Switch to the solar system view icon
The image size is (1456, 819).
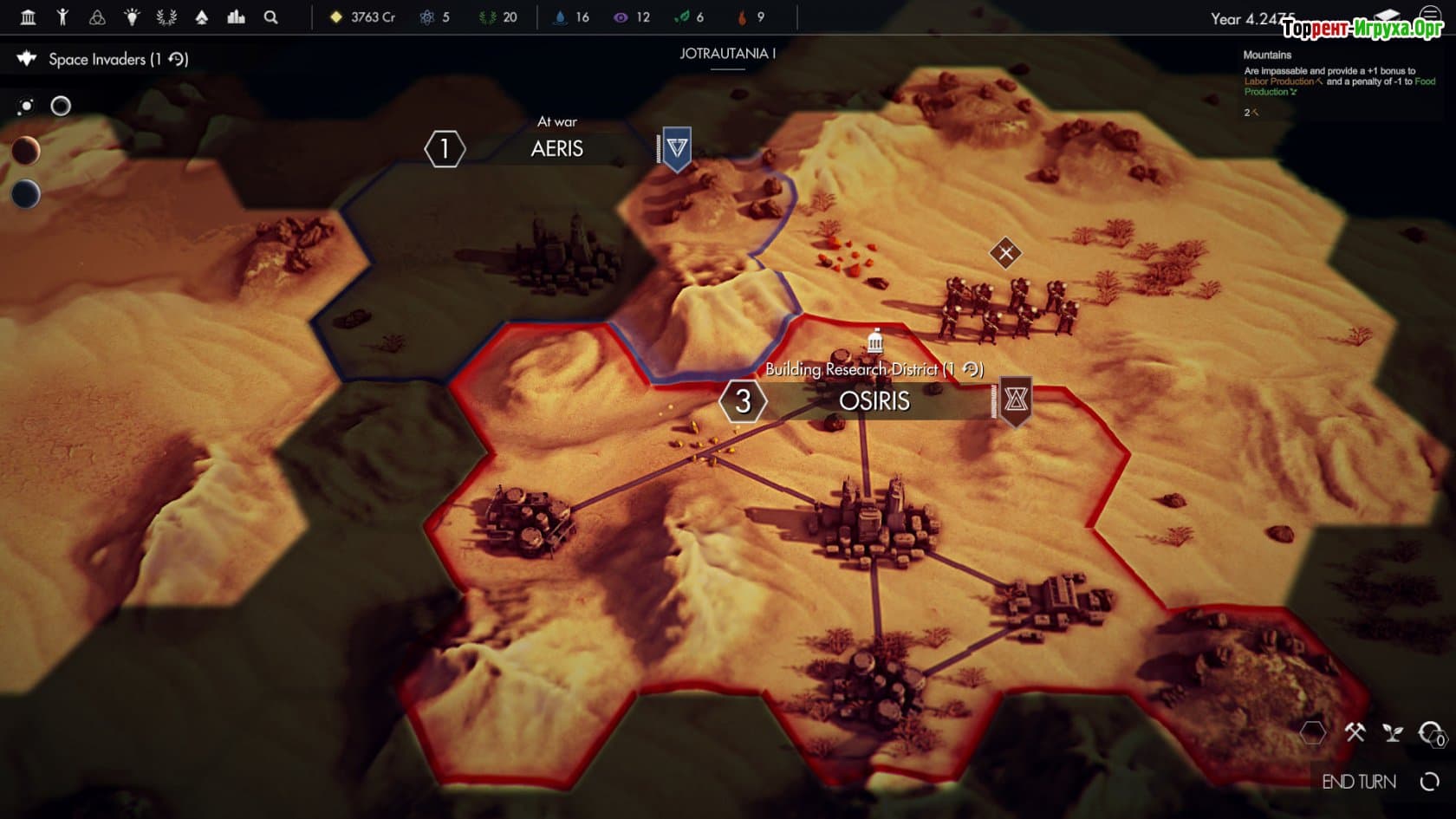click(x=26, y=106)
